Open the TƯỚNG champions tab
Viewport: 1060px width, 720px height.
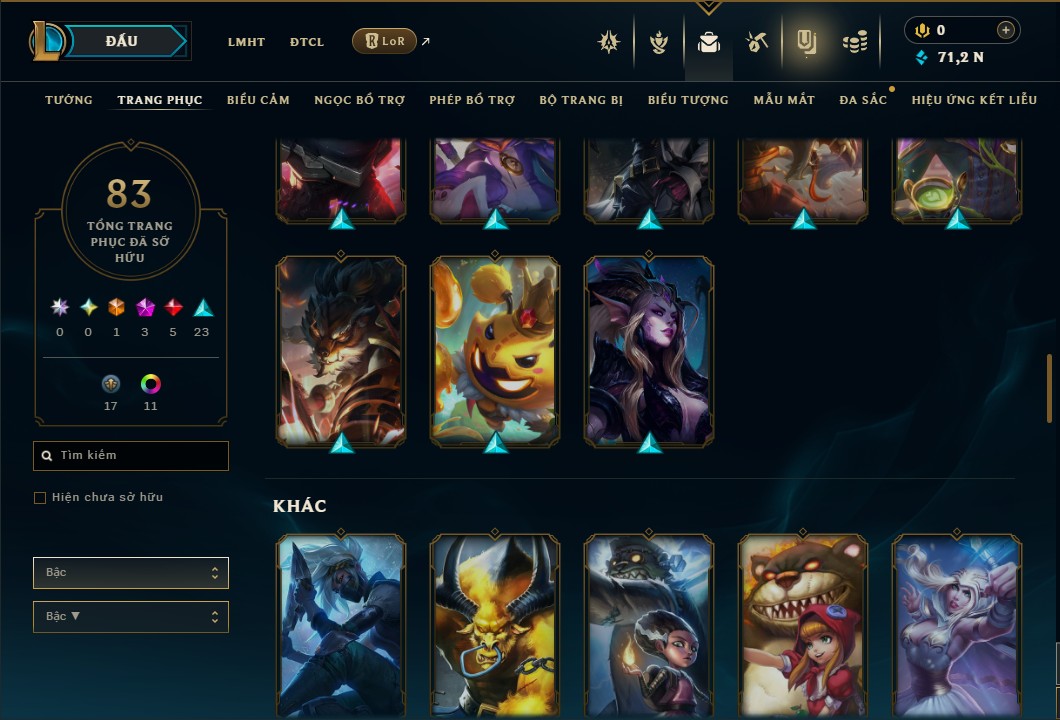(69, 100)
